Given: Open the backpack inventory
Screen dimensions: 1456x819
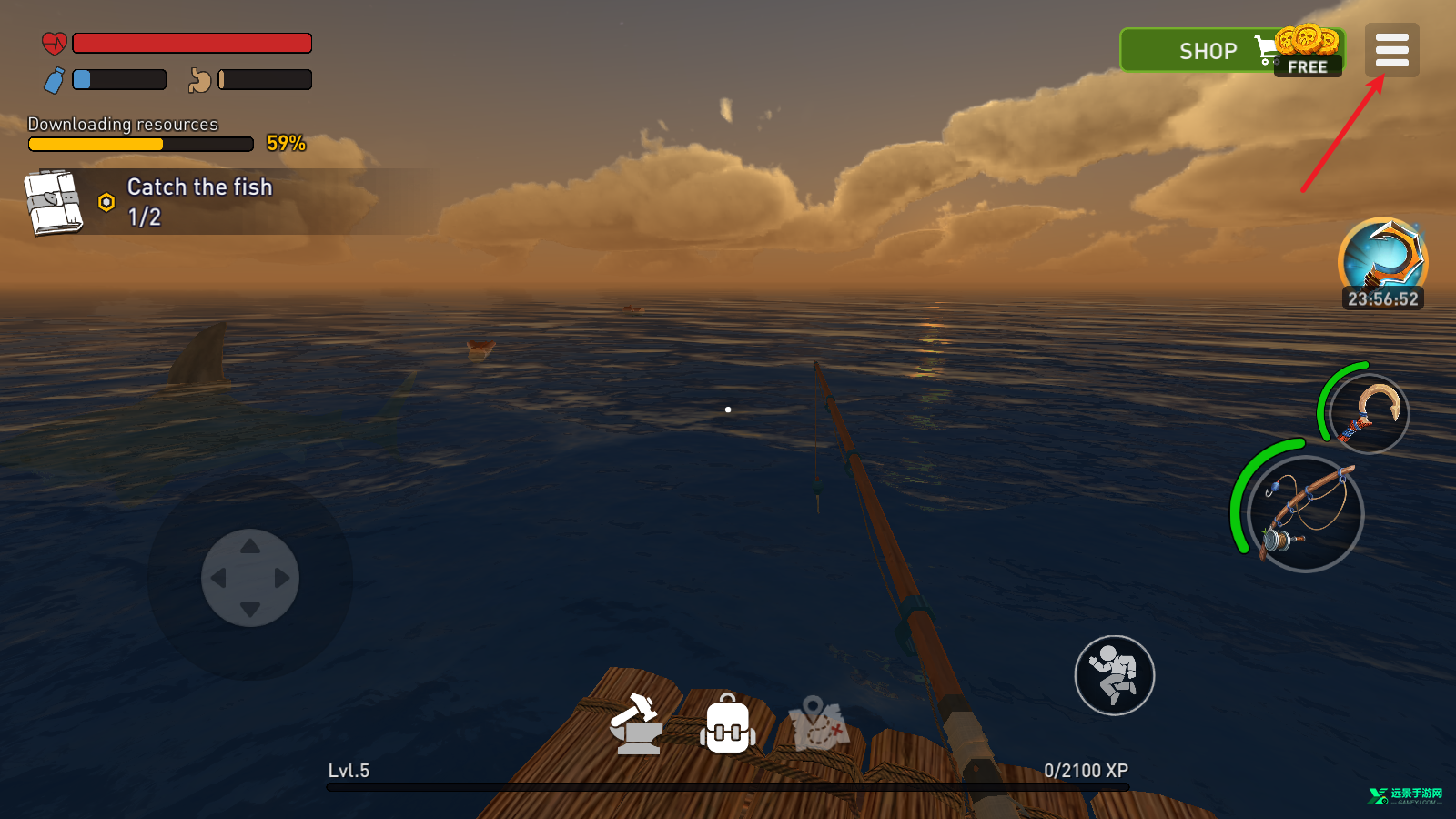Looking at the screenshot, I should click(x=727, y=724).
